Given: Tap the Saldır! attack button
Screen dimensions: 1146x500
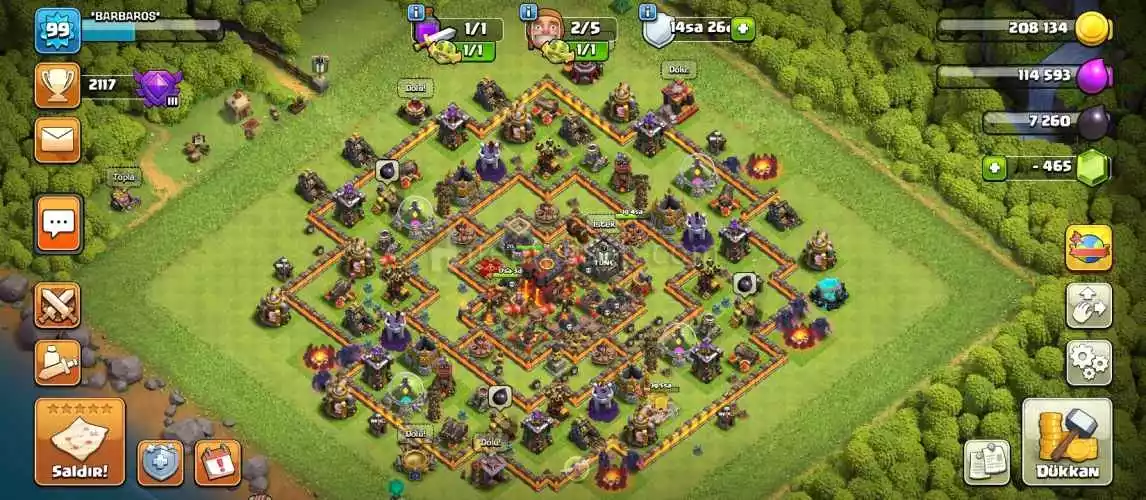Looking at the screenshot, I should coord(80,442).
